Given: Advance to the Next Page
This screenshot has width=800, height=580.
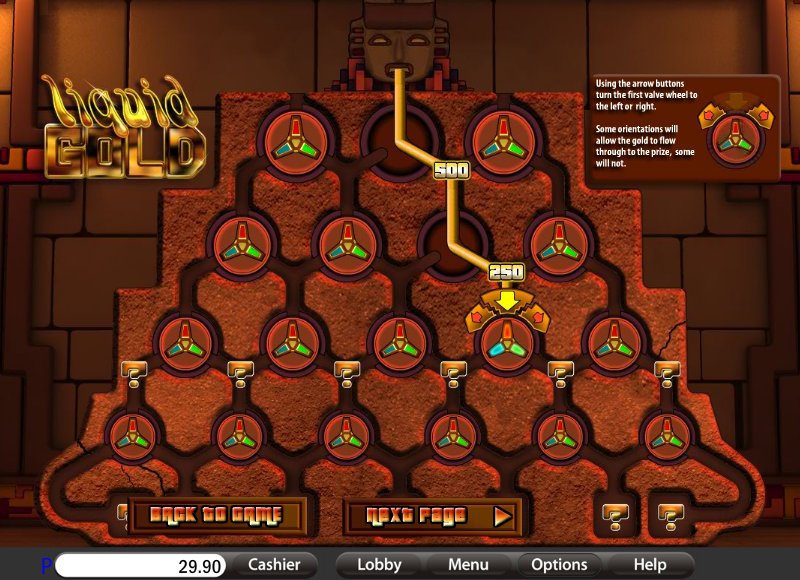Looking at the screenshot, I should 432,516.
